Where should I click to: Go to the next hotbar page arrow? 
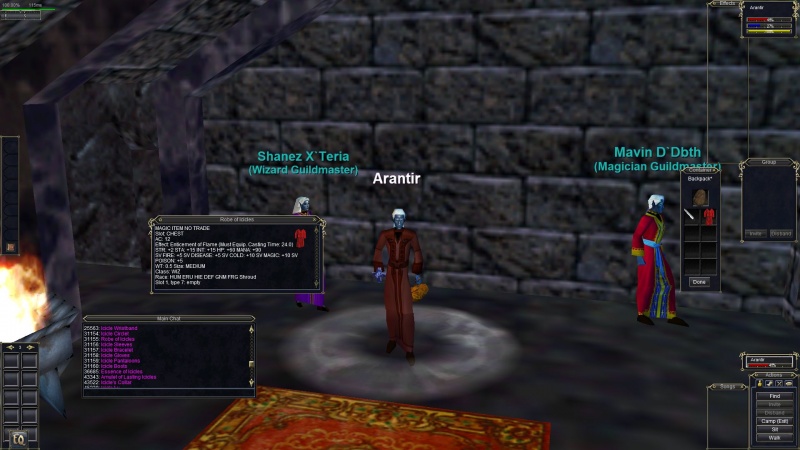31,347
